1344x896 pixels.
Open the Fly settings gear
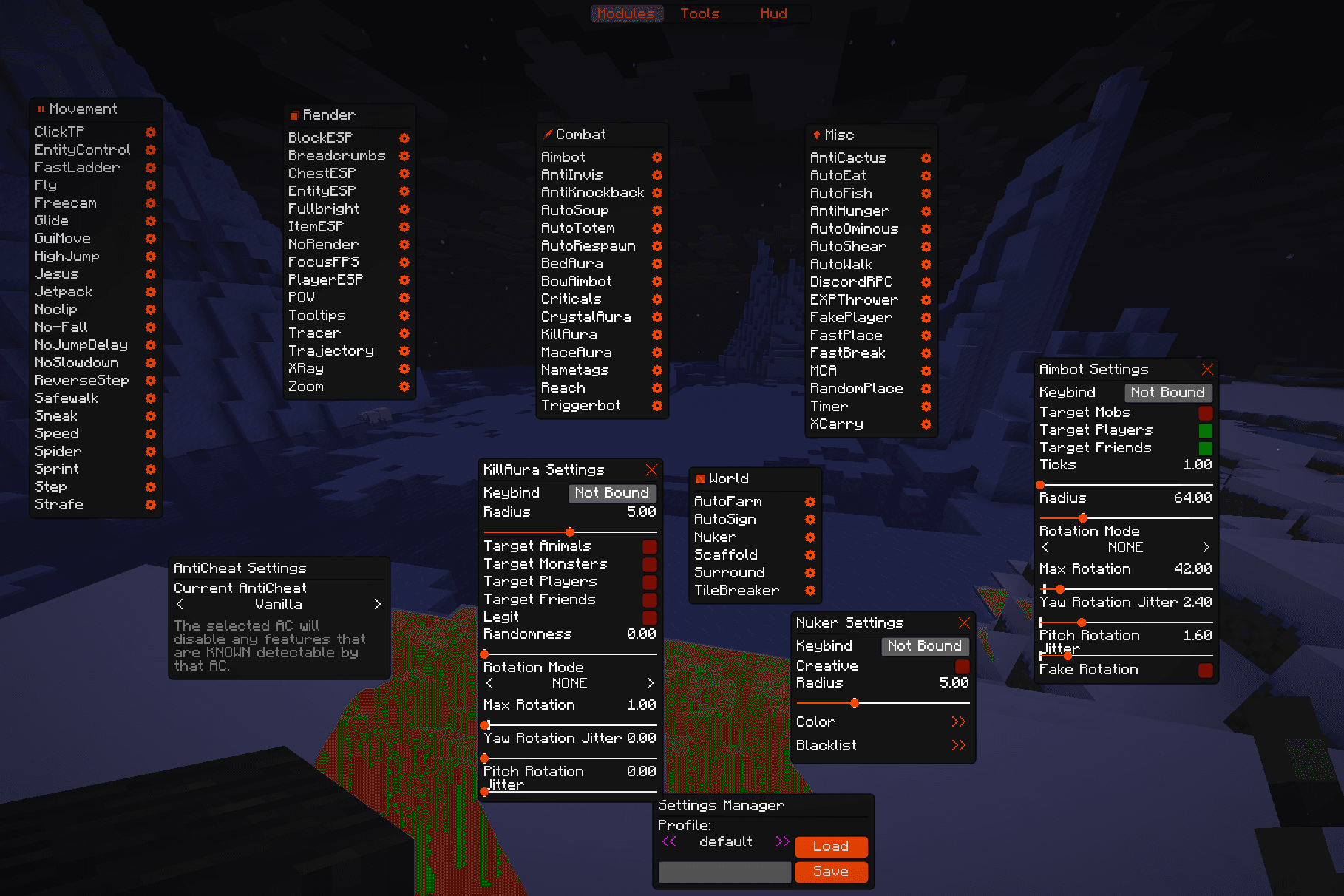pyautogui.click(x=151, y=186)
